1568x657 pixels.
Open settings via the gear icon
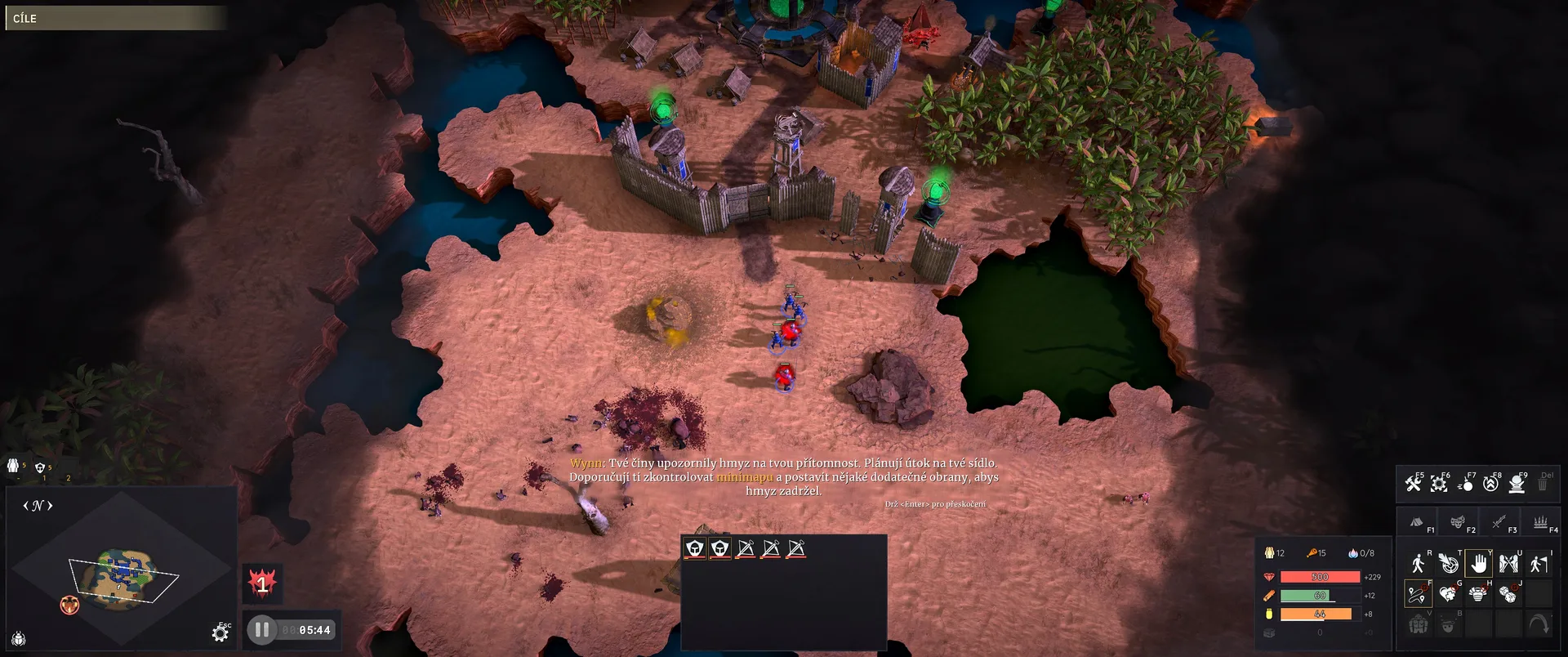pyautogui.click(x=220, y=633)
